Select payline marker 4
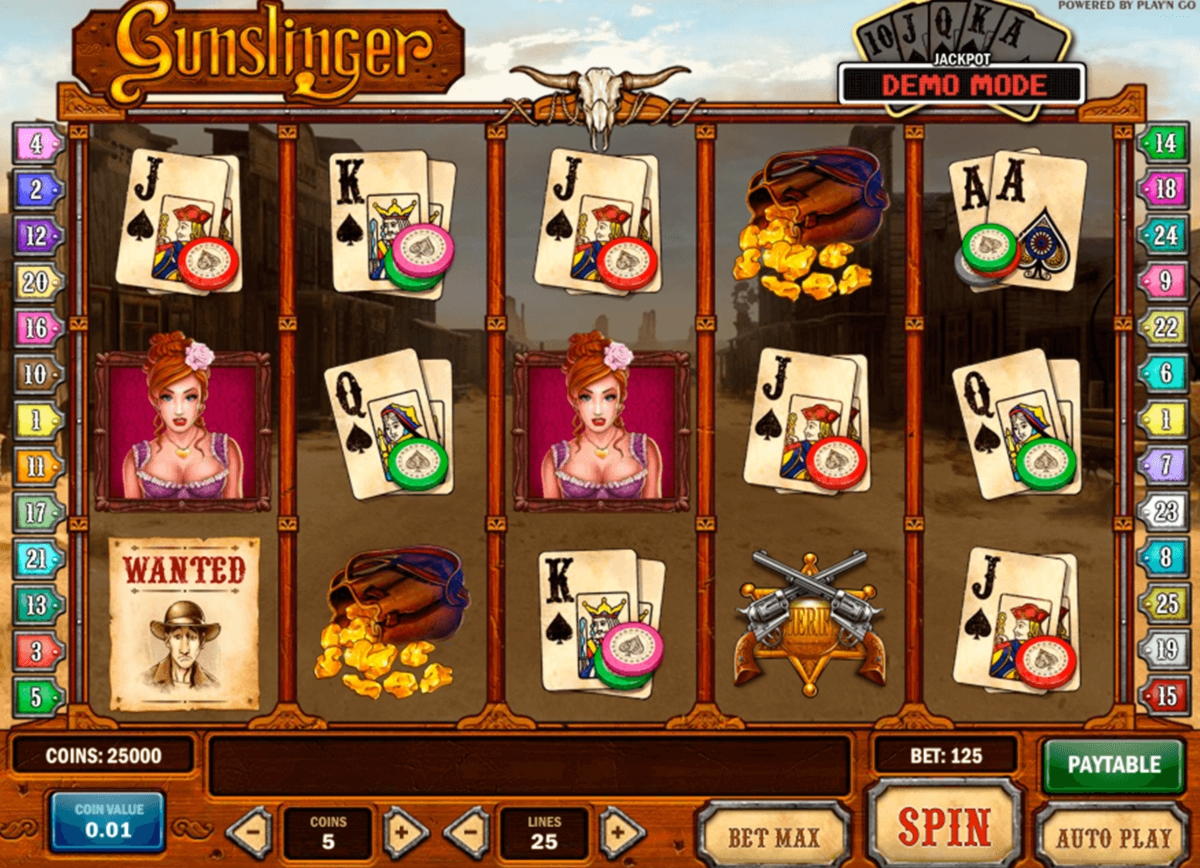 pos(37,143)
